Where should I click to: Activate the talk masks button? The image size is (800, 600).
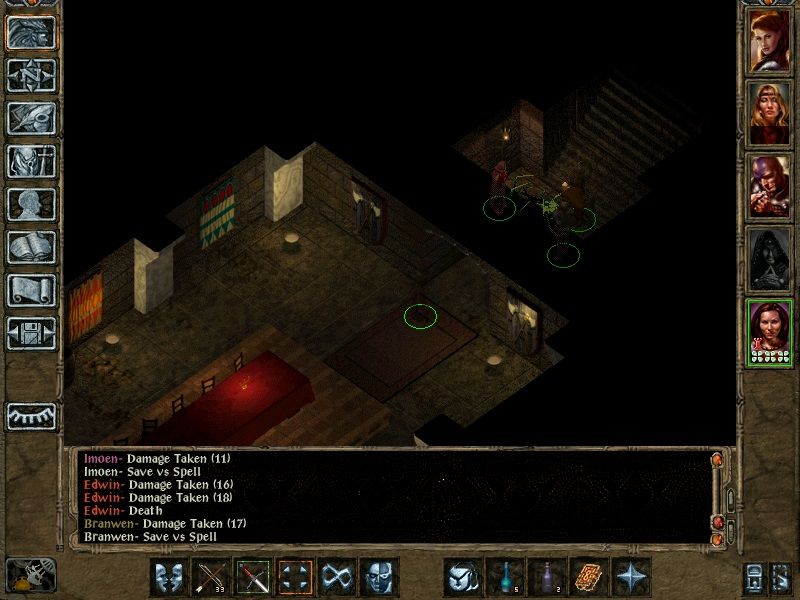[x=170, y=577]
